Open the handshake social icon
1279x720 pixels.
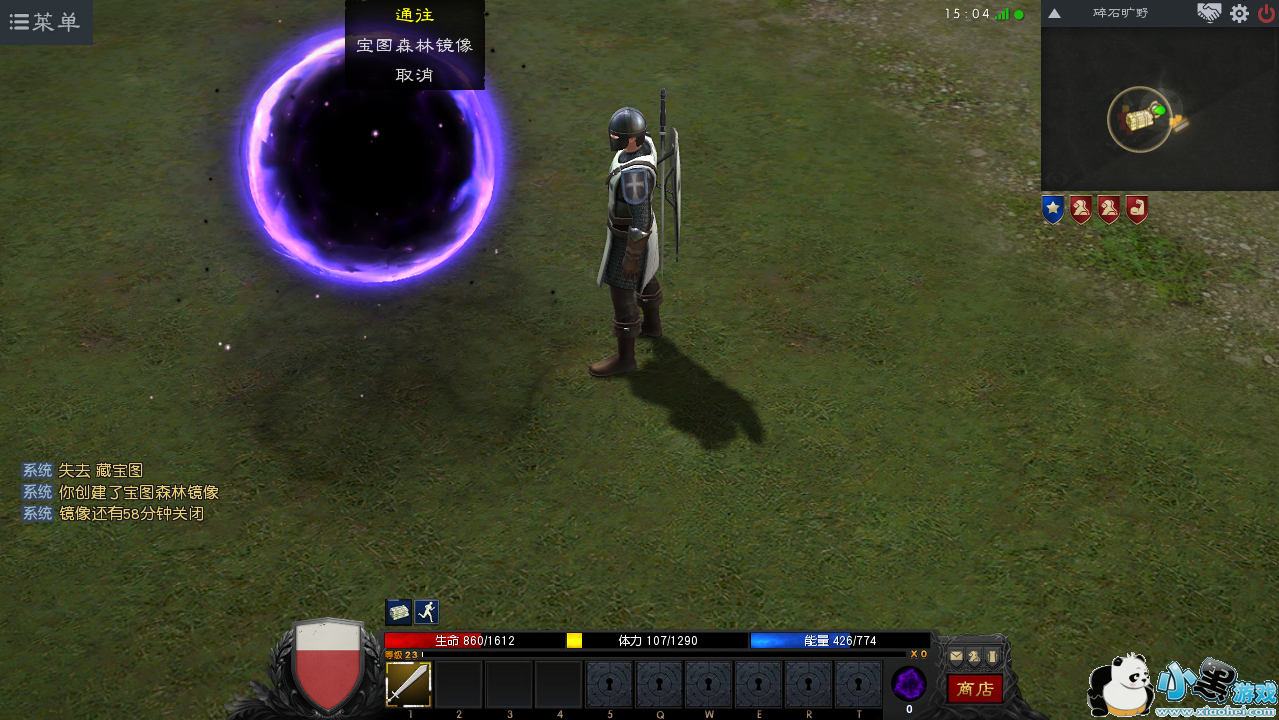click(x=1209, y=13)
